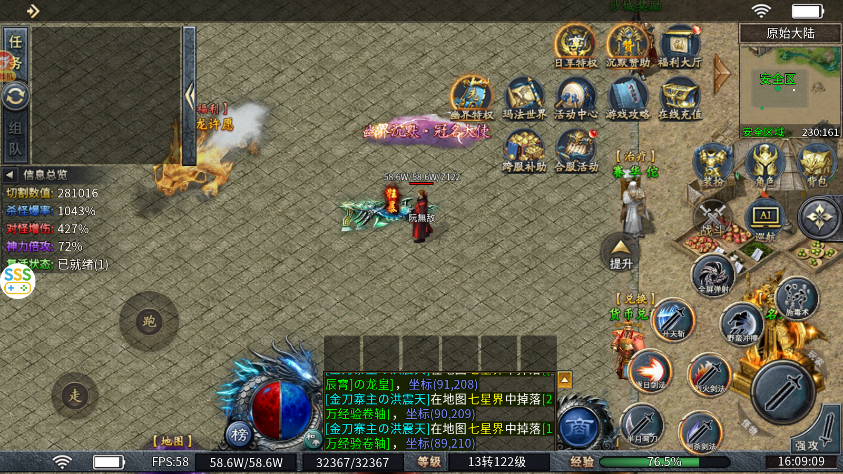Open the 角色 character sheet
This screenshot has width=843, height=474.
coord(764,164)
